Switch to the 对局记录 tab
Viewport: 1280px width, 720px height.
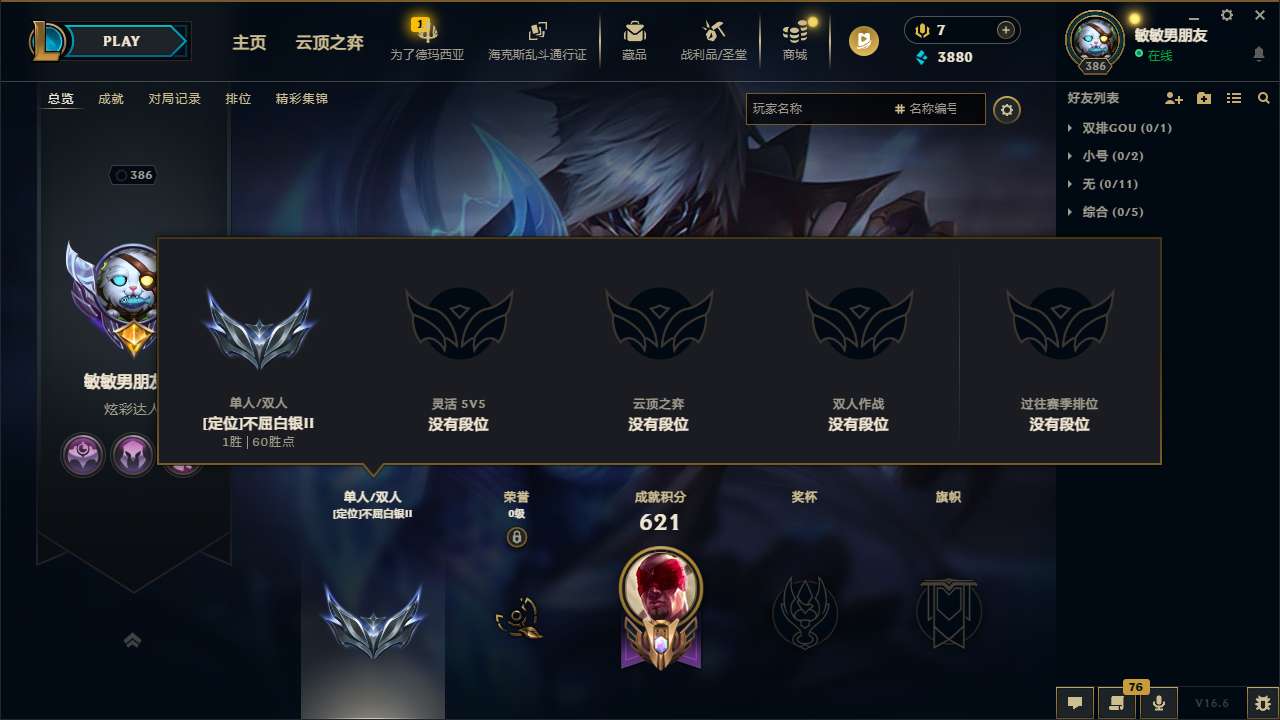point(175,98)
